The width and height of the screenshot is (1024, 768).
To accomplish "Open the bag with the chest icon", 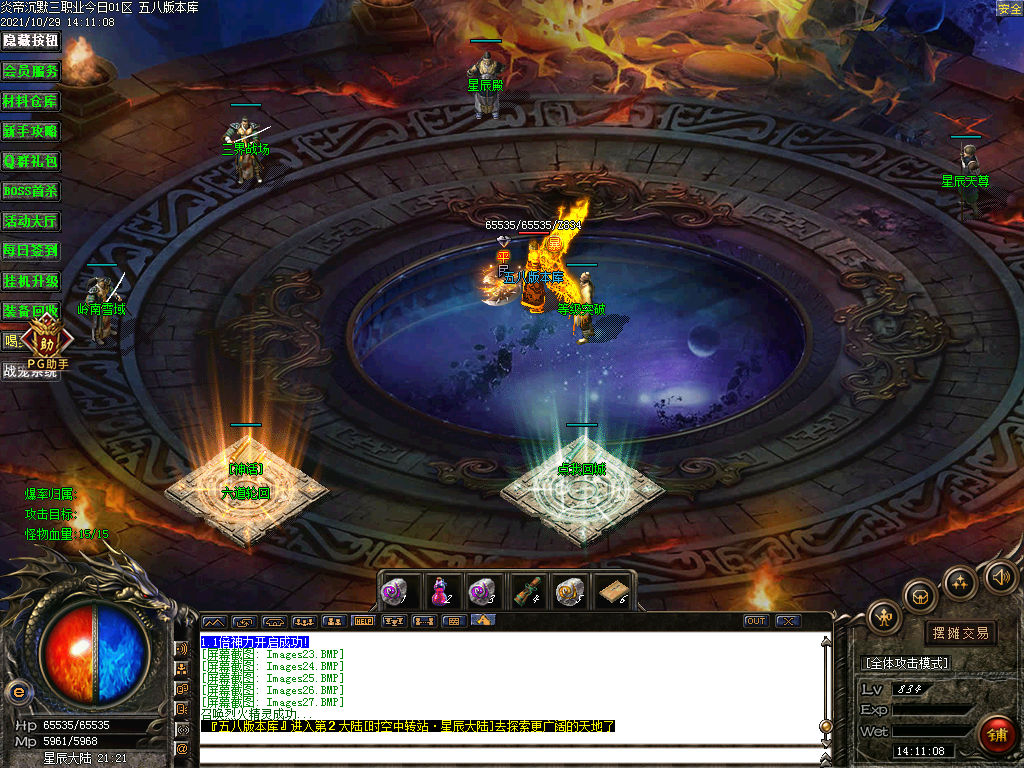I will (920, 596).
